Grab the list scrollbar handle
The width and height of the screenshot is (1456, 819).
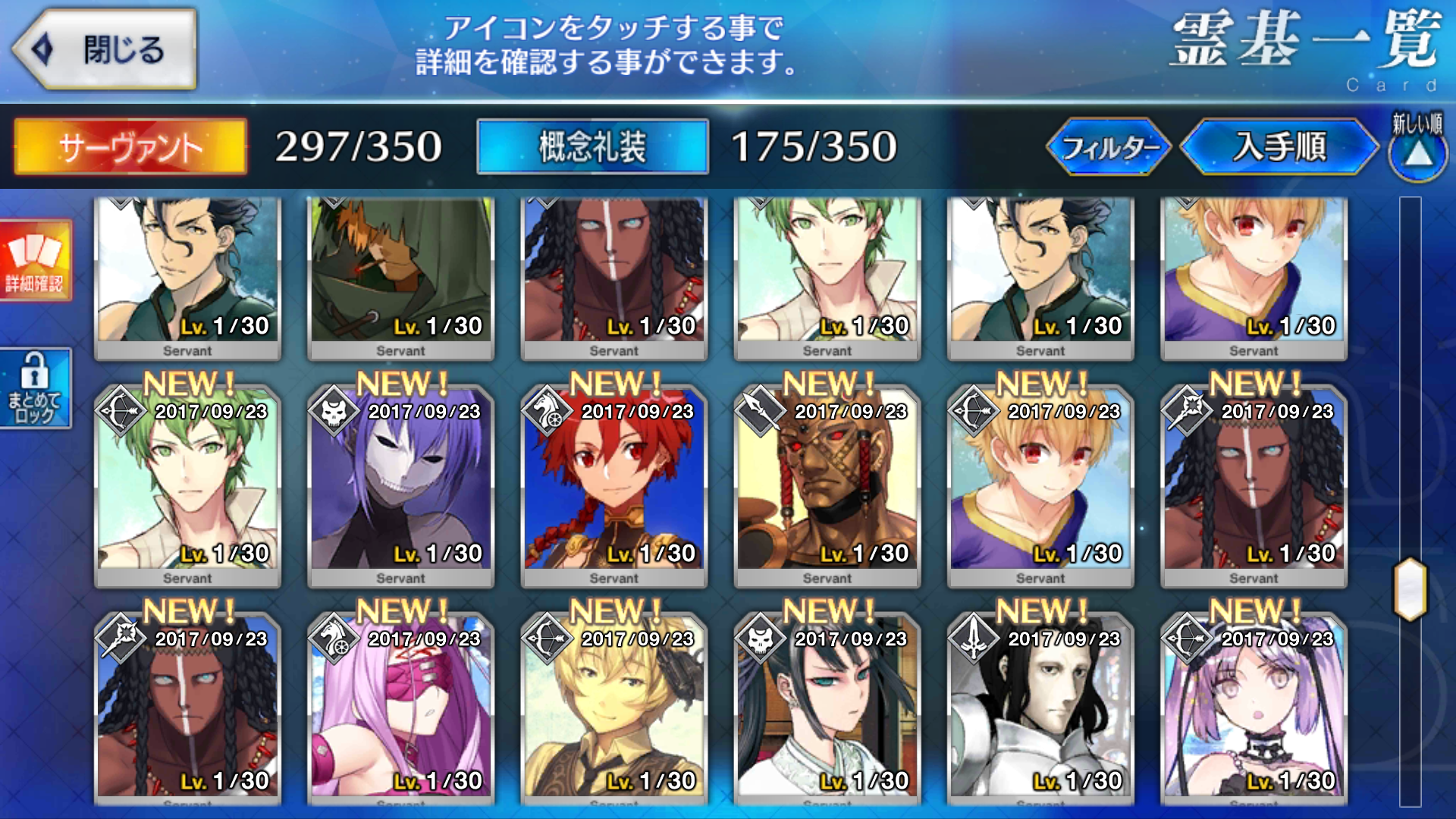1410,589
